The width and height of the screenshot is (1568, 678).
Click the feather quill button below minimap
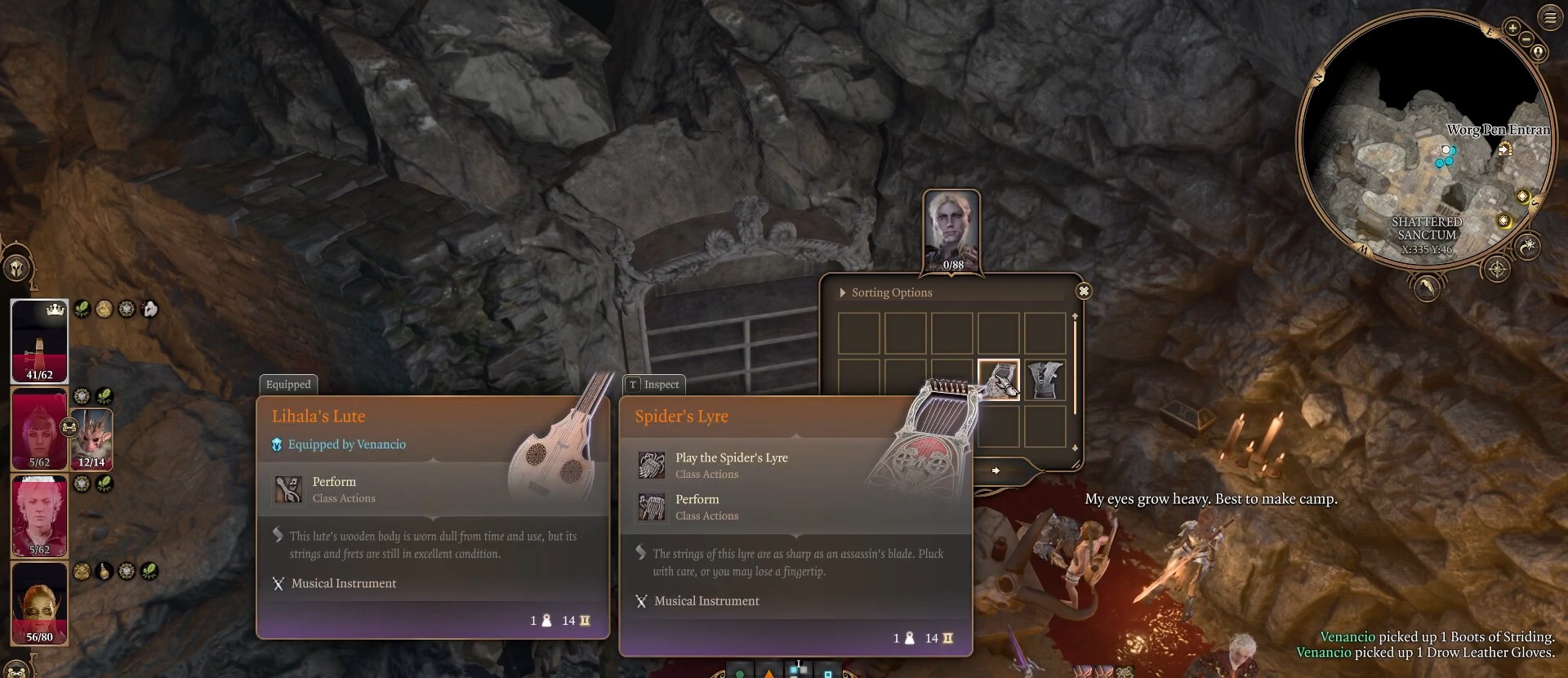click(x=1426, y=288)
